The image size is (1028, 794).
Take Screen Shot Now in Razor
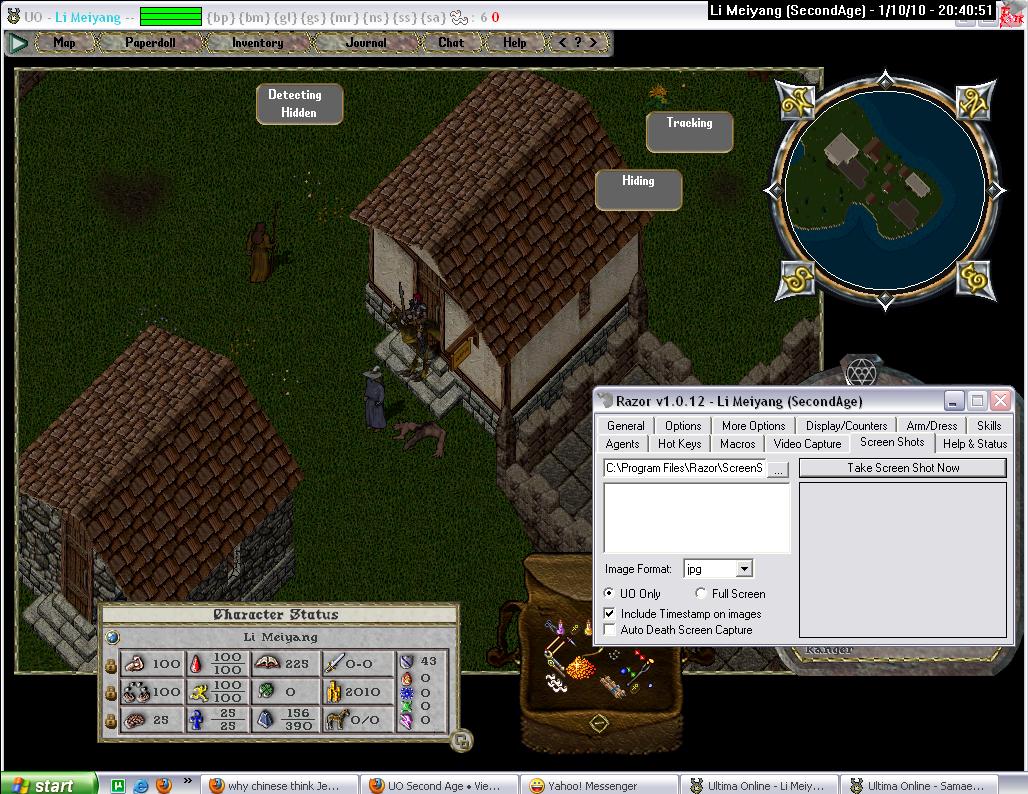pos(902,468)
